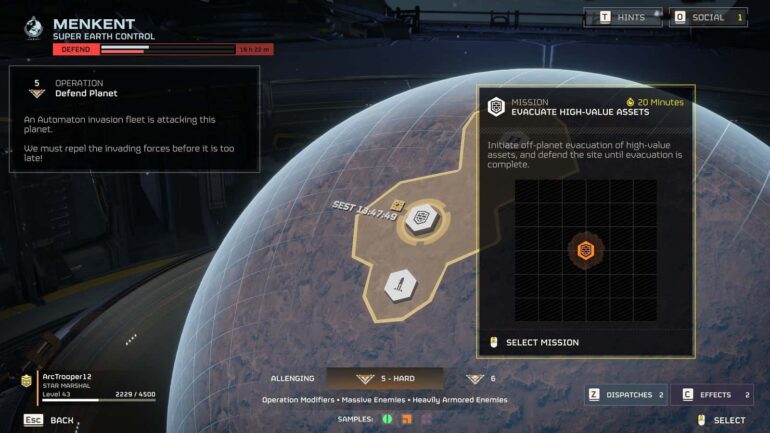Click the orange objective icon on the mission grid
770x433 pixels.
(x=586, y=250)
